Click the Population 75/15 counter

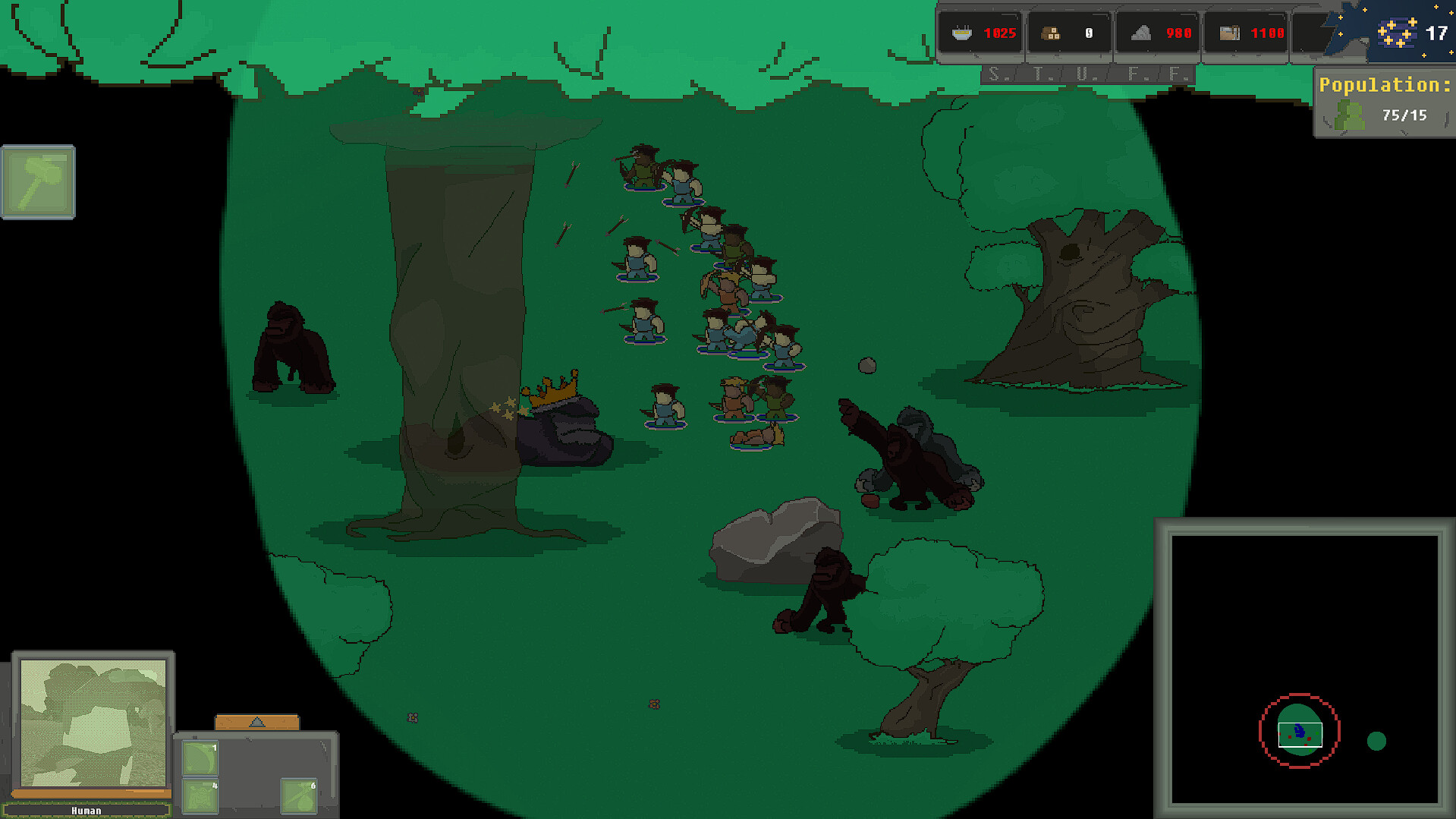[1403, 115]
